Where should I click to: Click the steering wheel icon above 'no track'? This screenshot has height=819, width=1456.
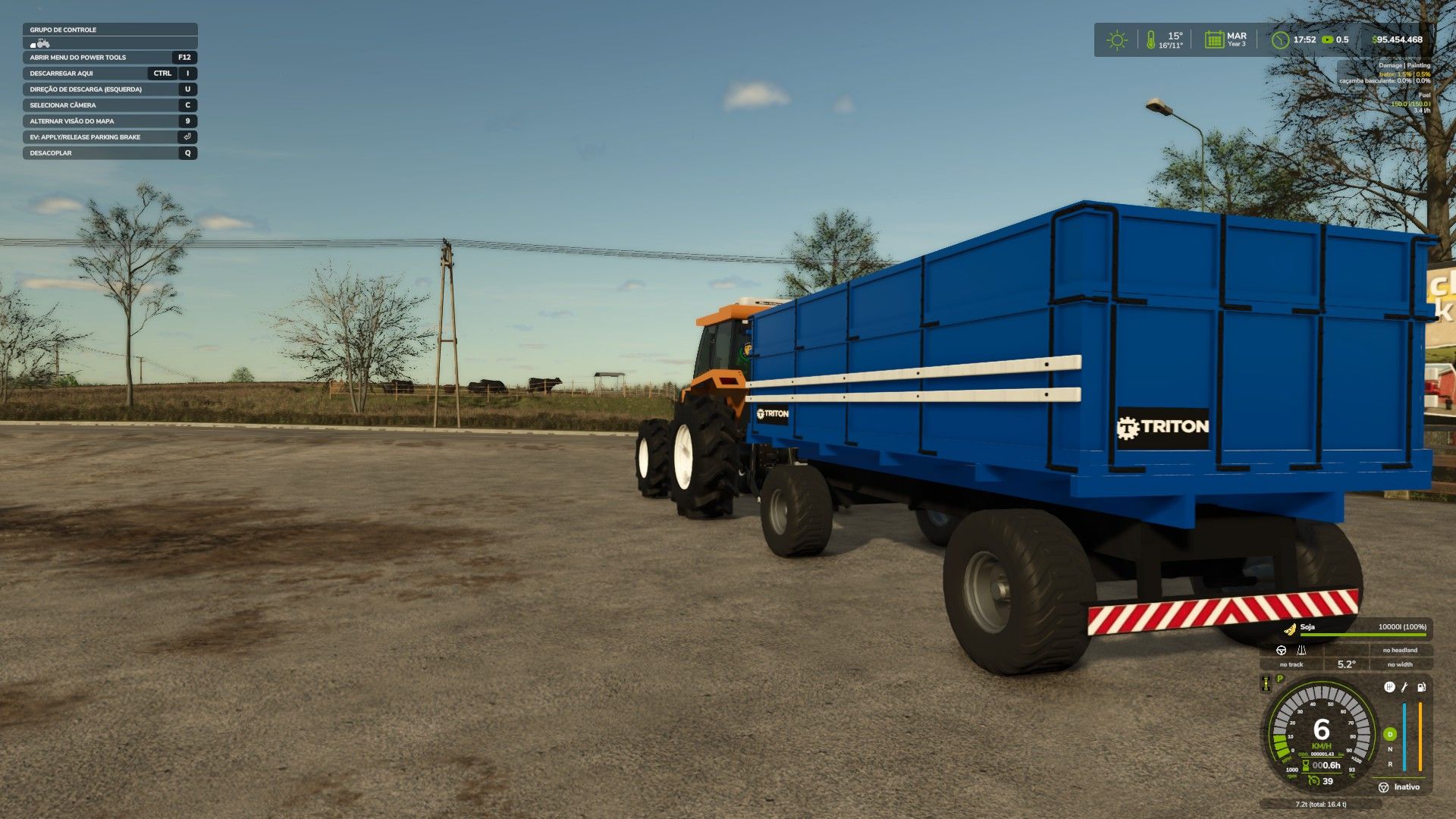pyautogui.click(x=1282, y=651)
